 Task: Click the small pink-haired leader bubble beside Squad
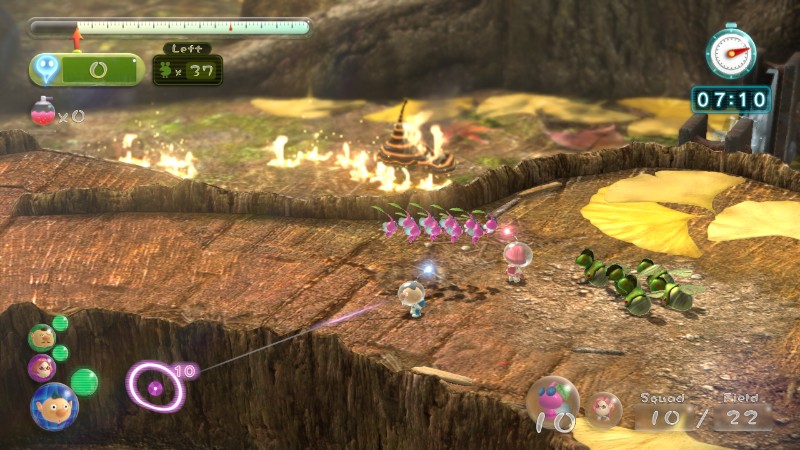pyautogui.click(x=603, y=406)
